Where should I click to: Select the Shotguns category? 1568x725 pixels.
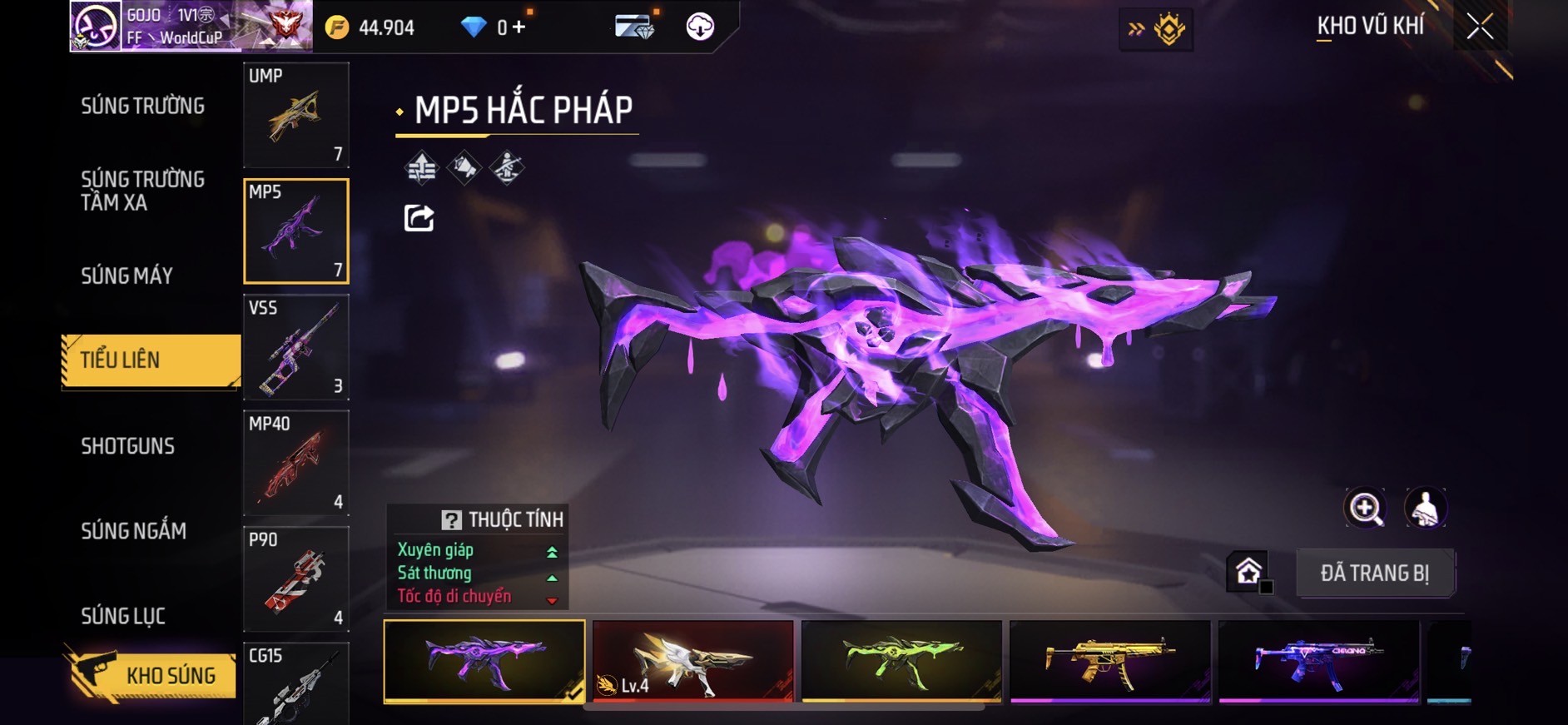pyautogui.click(x=127, y=446)
